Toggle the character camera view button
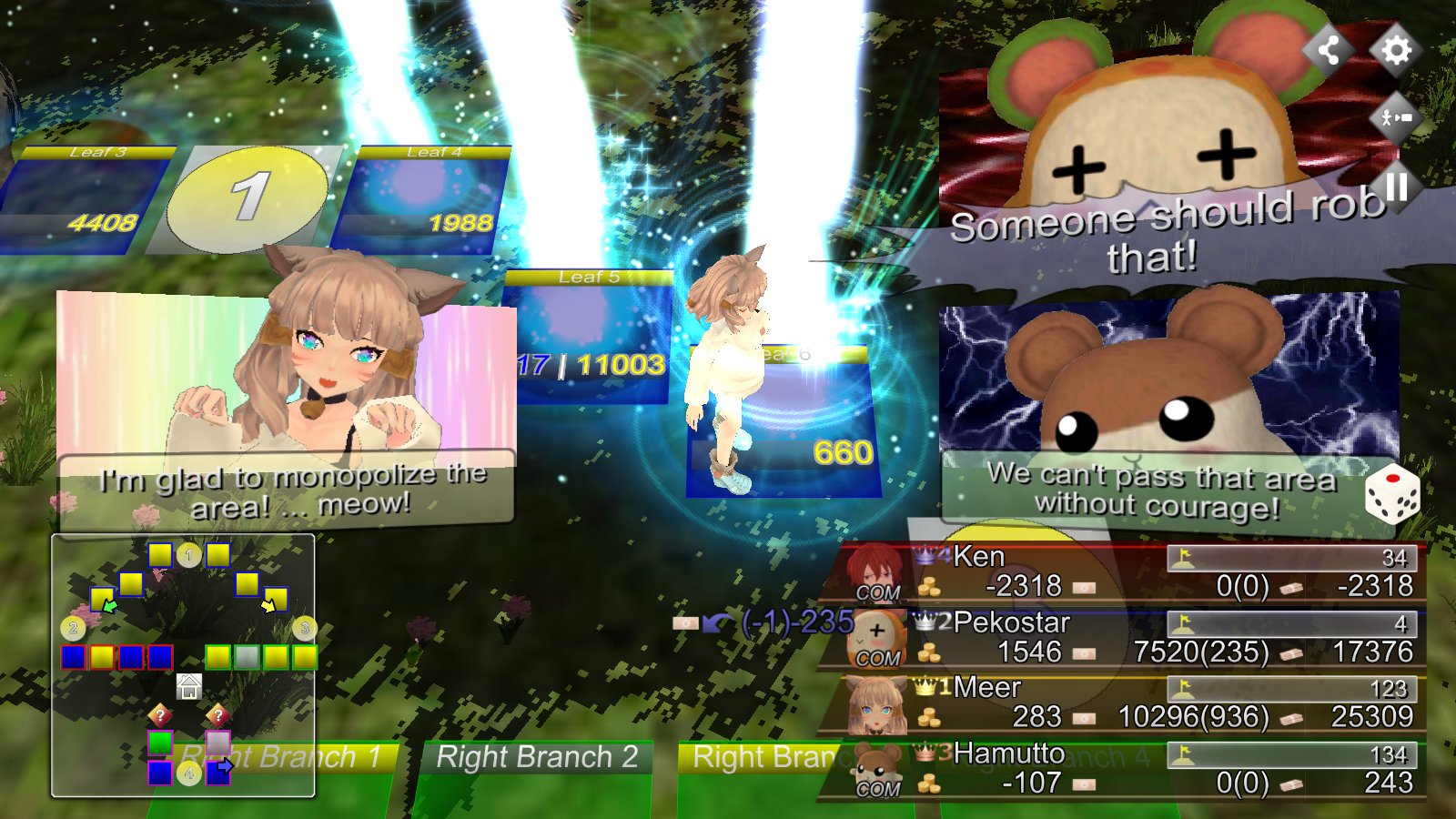The height and width of the screenshot is (819, 1456). [1396, 118]
